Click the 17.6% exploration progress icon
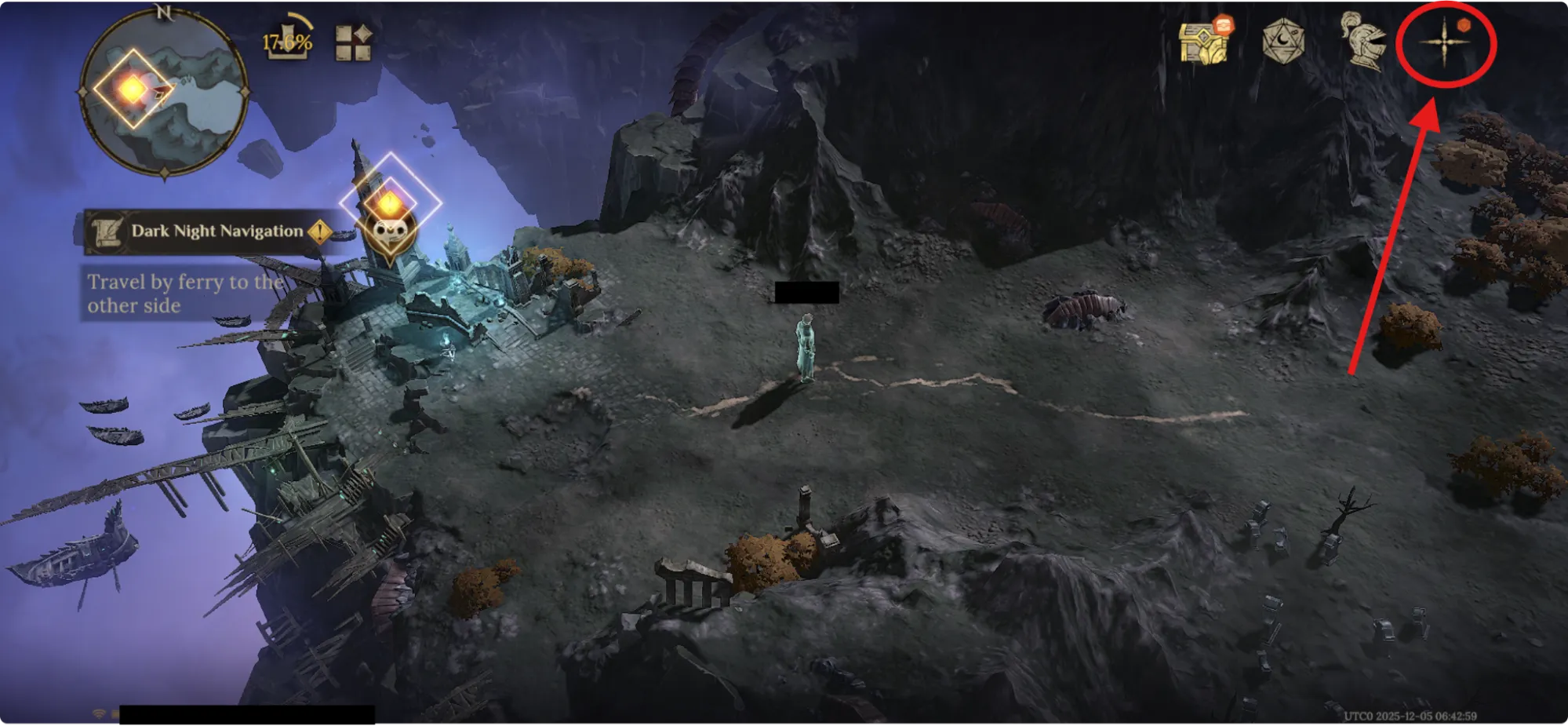Viewport: 1568px width, 726px height. pos(287,39)
